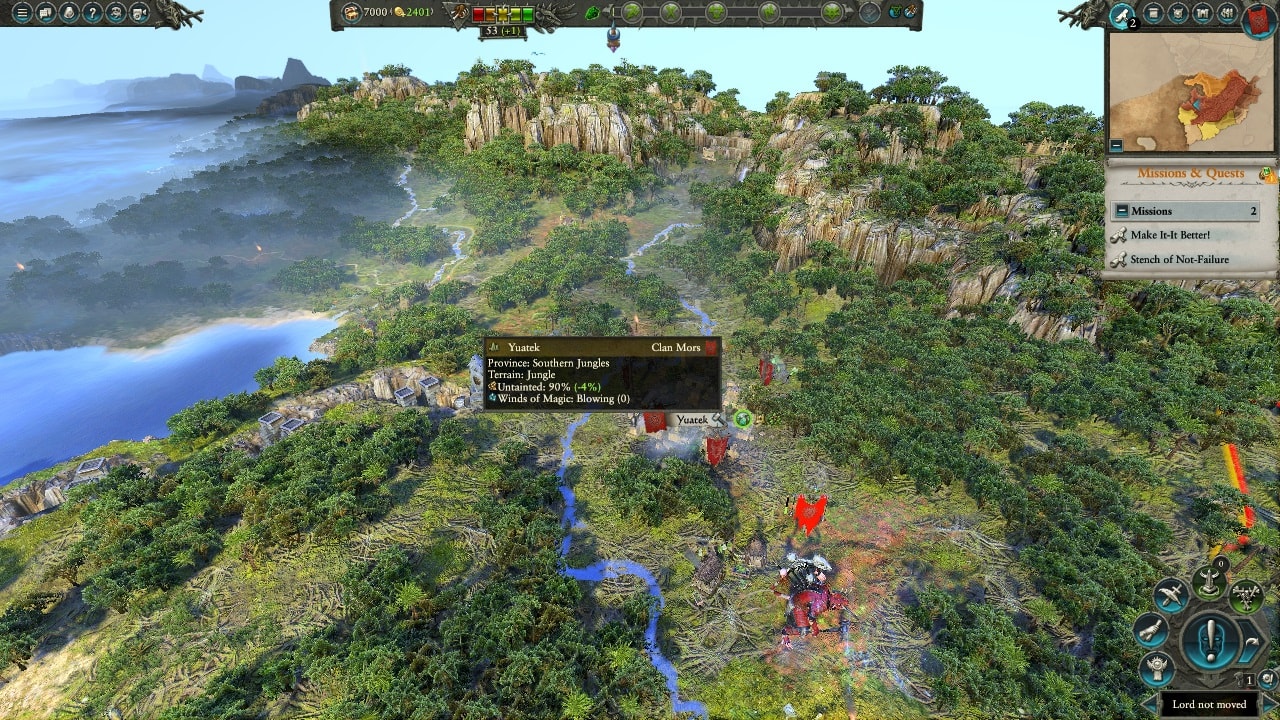
Task: Toggle the cinematic camera button
Action: [x=140, y=13]
